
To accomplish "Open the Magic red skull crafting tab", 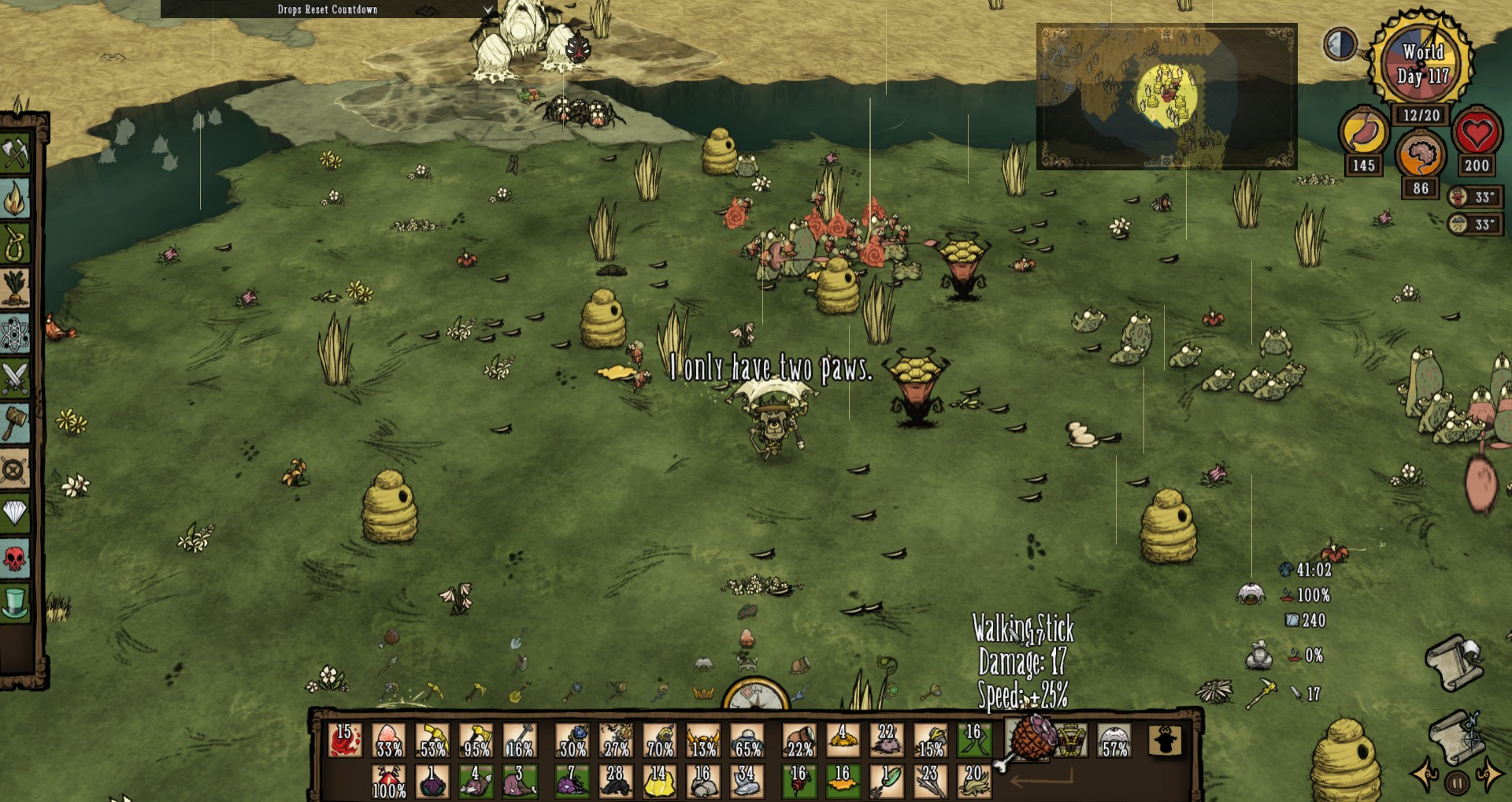I will click(15, 559).
